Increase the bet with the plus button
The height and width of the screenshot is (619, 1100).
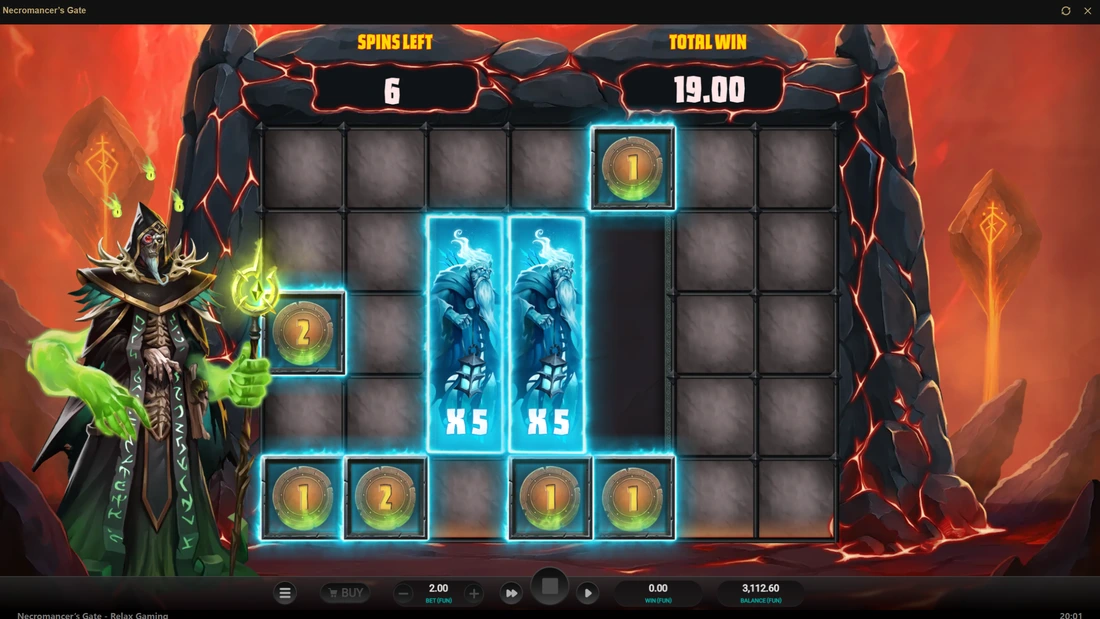point(474,593)
